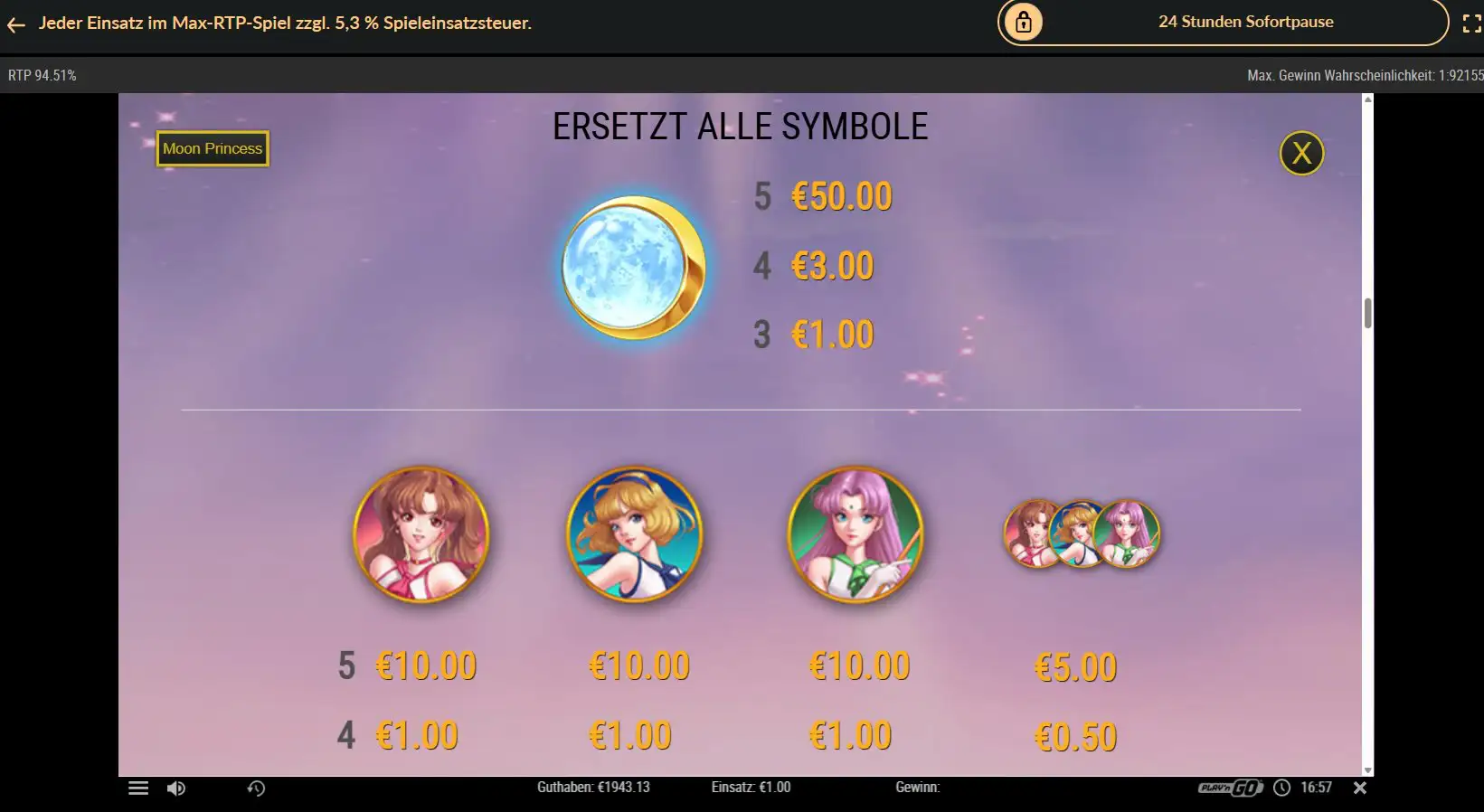Open the Moon Princess info label

pos(212,148)
